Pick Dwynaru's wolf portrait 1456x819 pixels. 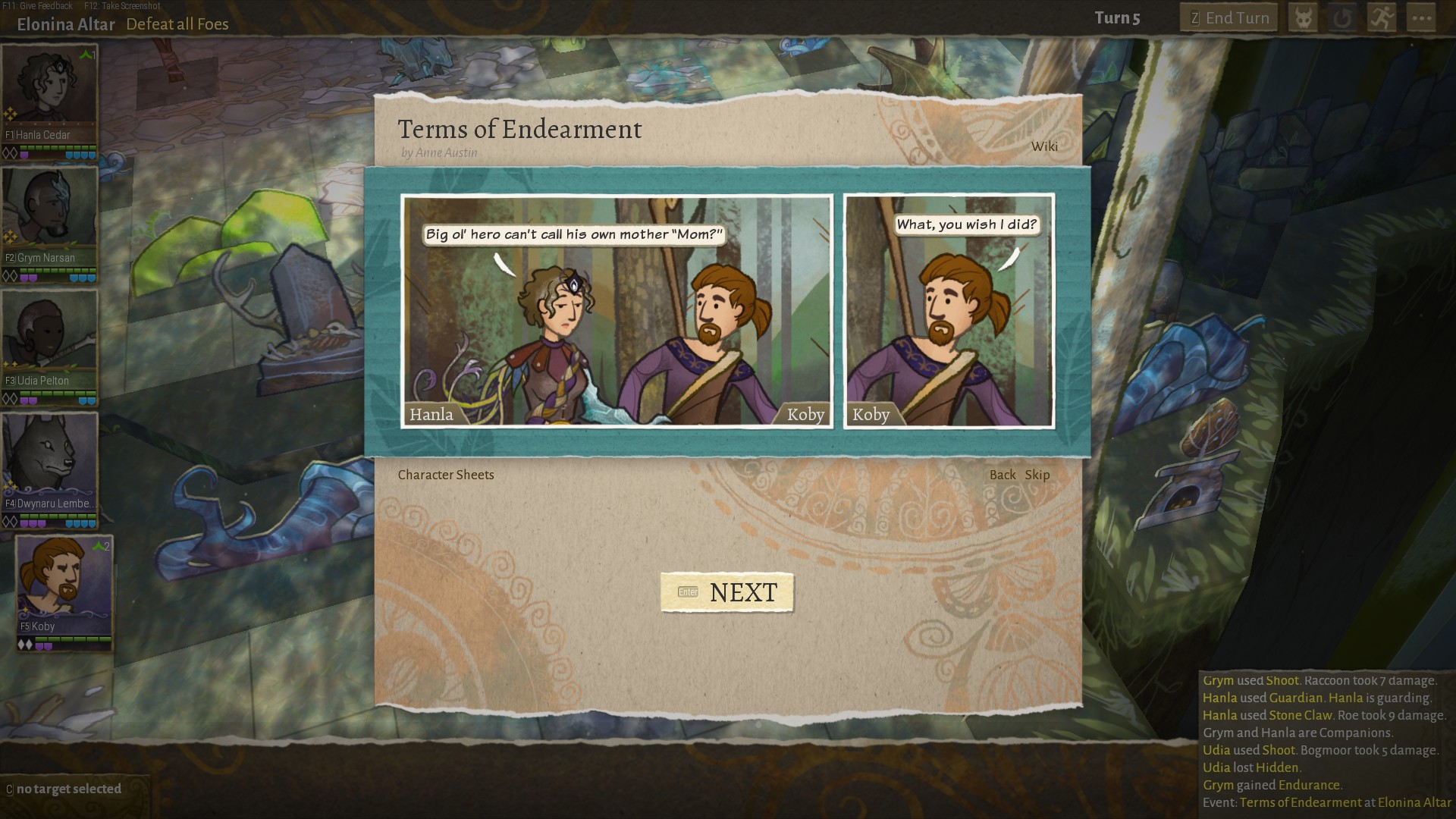coord(49,455)
